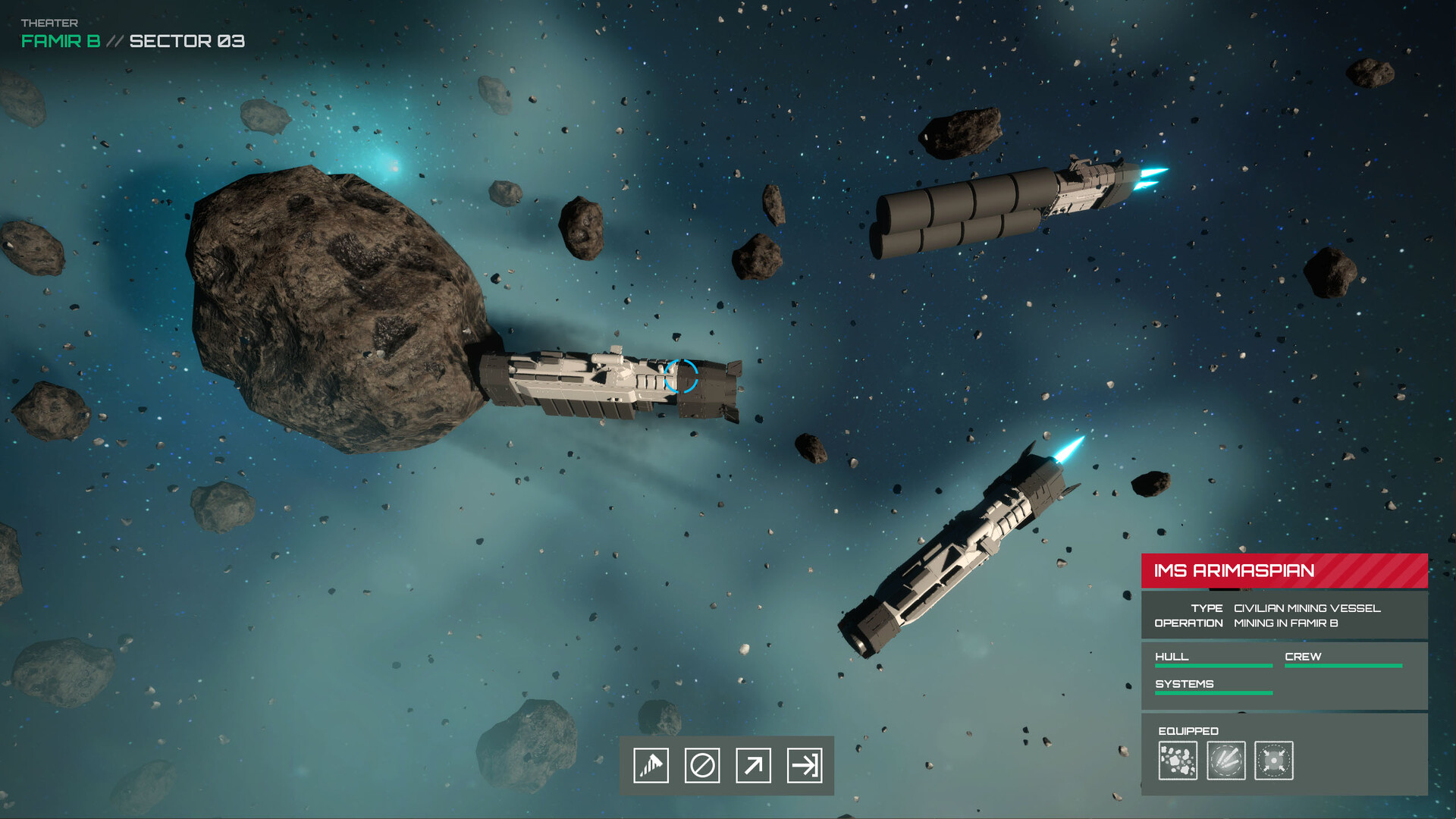Click the CIVILIAN MINING VESSEL type text
Viewport: 1456px width, 819px height.
(x=1307, y=607)
